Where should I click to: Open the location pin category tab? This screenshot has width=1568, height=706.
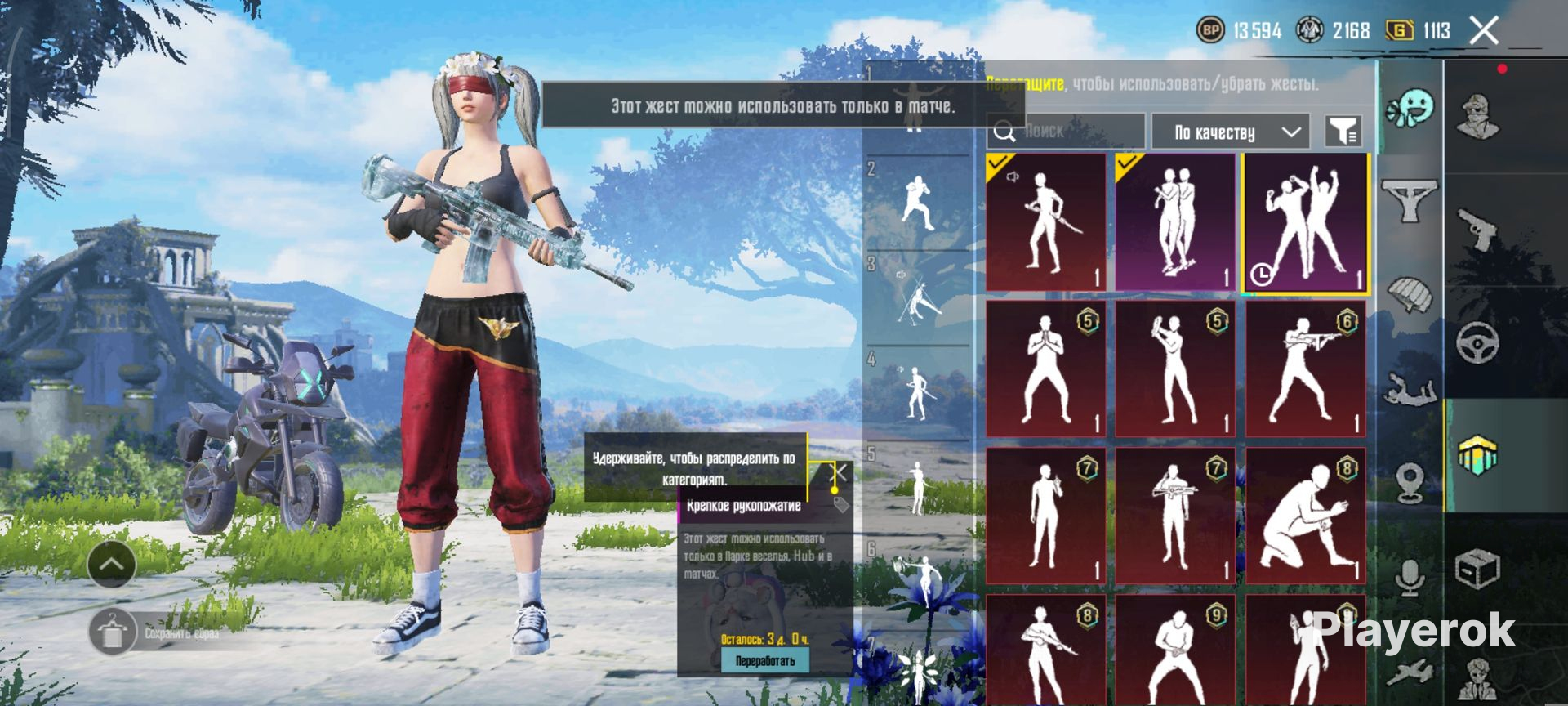tap(1410, 484)
